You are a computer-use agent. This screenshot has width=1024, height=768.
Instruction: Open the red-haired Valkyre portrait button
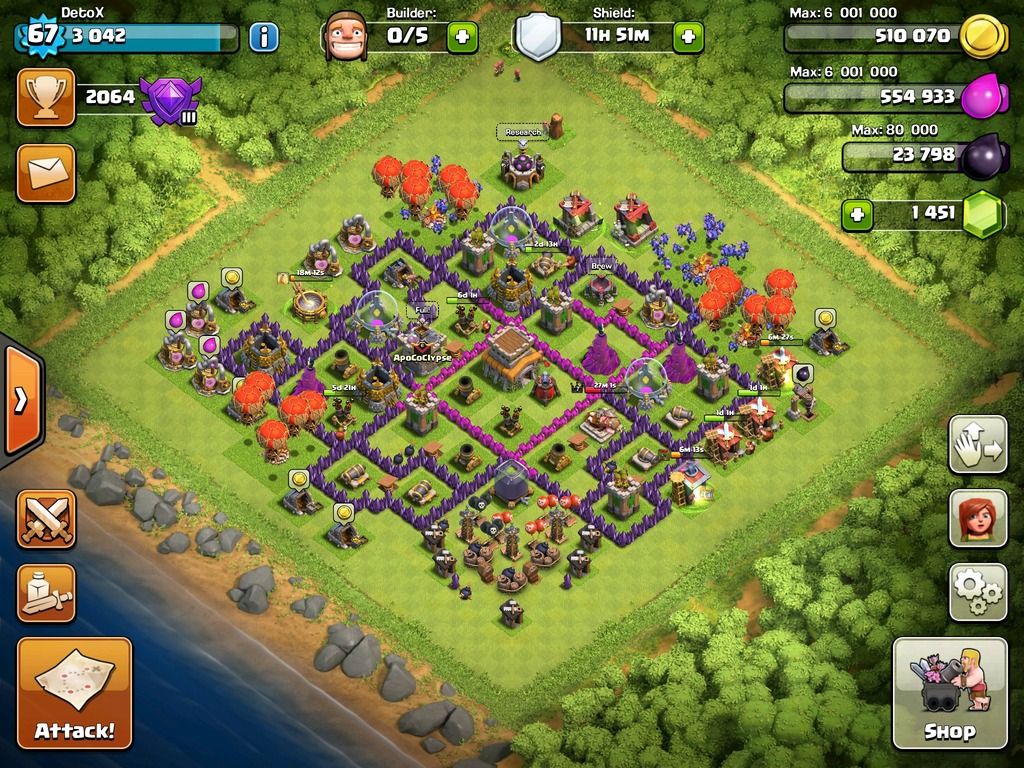click(977, 518)
